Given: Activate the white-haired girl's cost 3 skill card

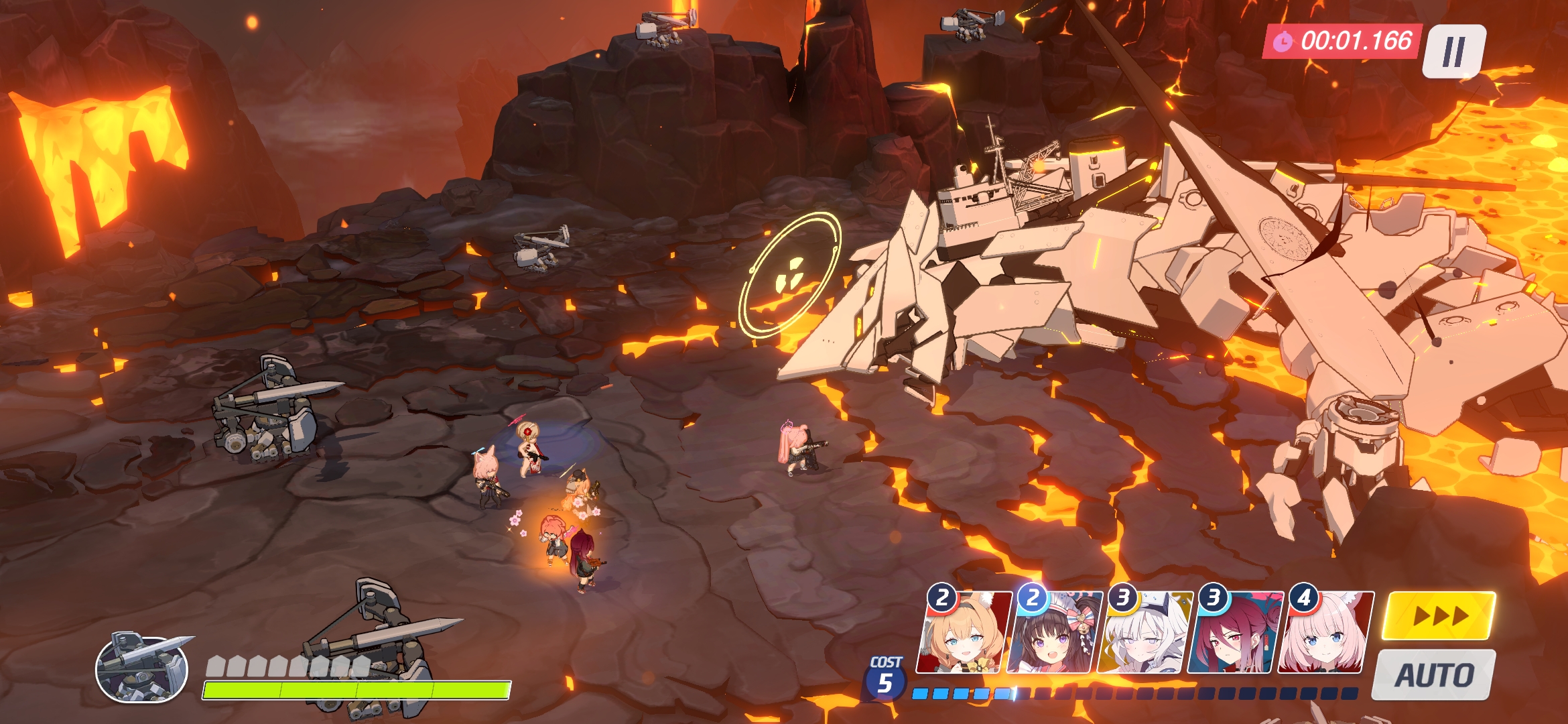Looking at the screenshot, I should tap(1144, 634).
